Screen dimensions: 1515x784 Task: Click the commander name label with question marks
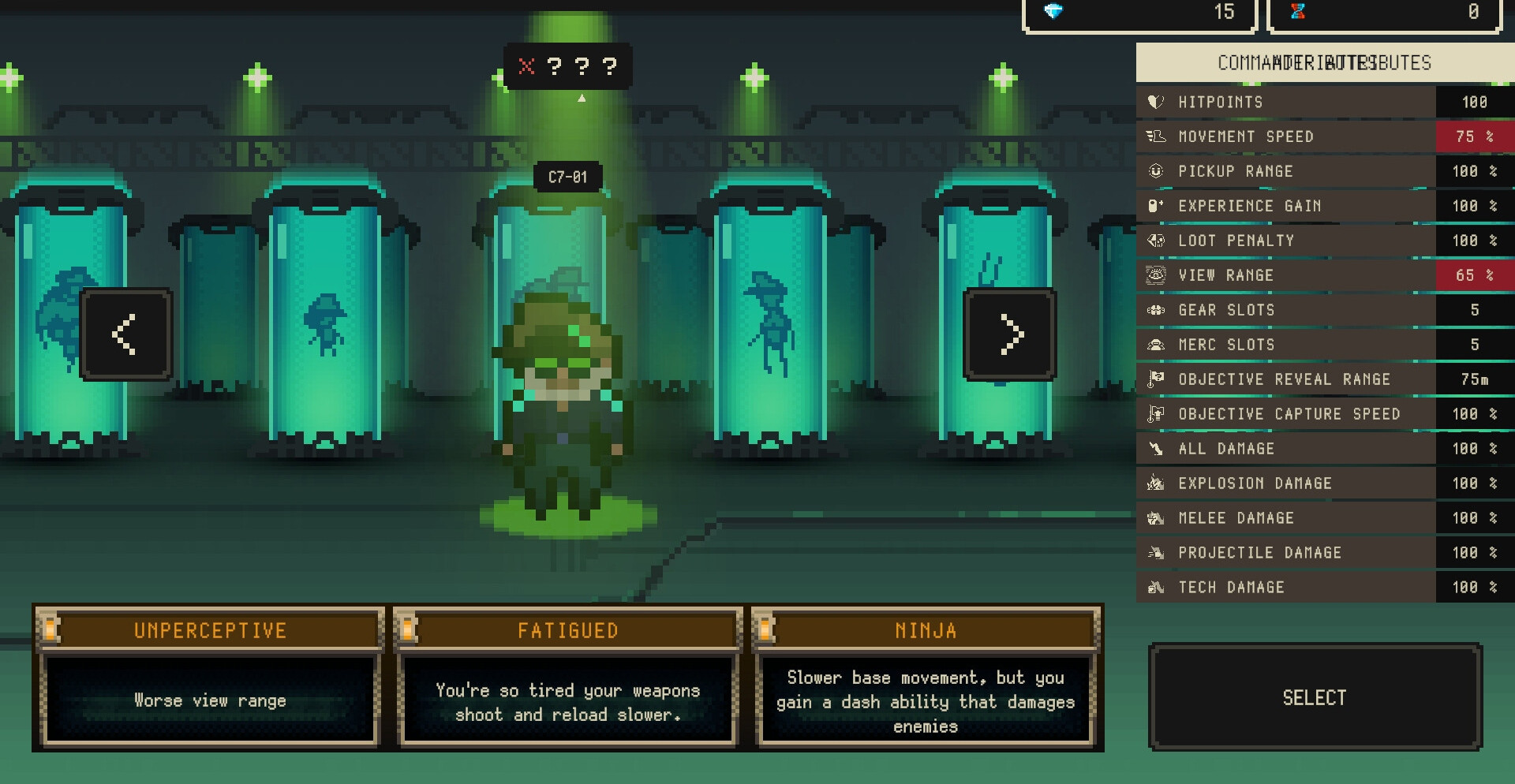(x=568, y=66)
